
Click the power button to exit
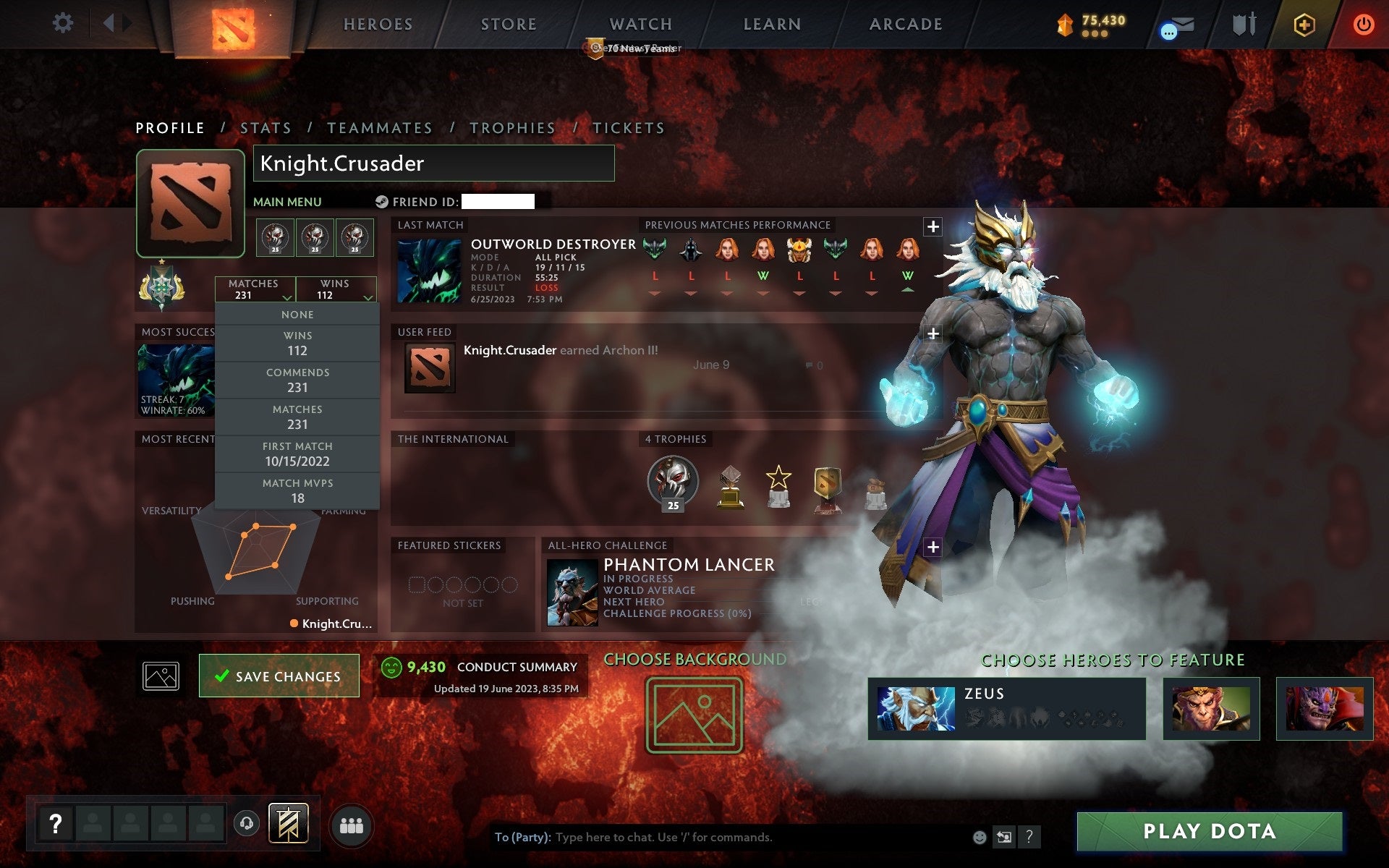(x=1363, y=23)
